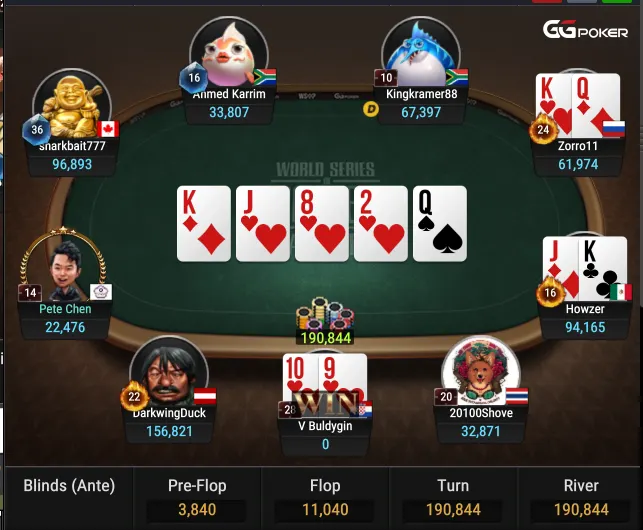Select Ahmed Karrim's player avatar
This screenshot has width=643, height=530.
coord(229,54)
